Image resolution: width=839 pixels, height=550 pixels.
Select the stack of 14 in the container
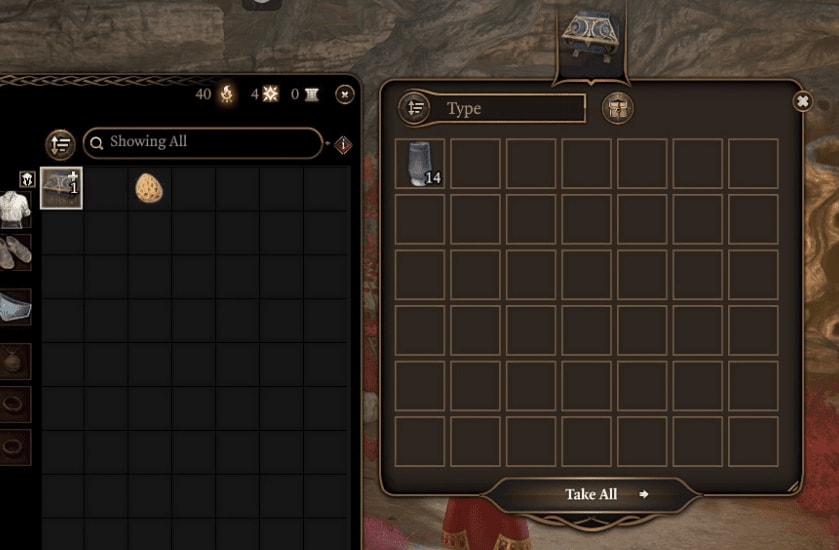tap(420, 164)
